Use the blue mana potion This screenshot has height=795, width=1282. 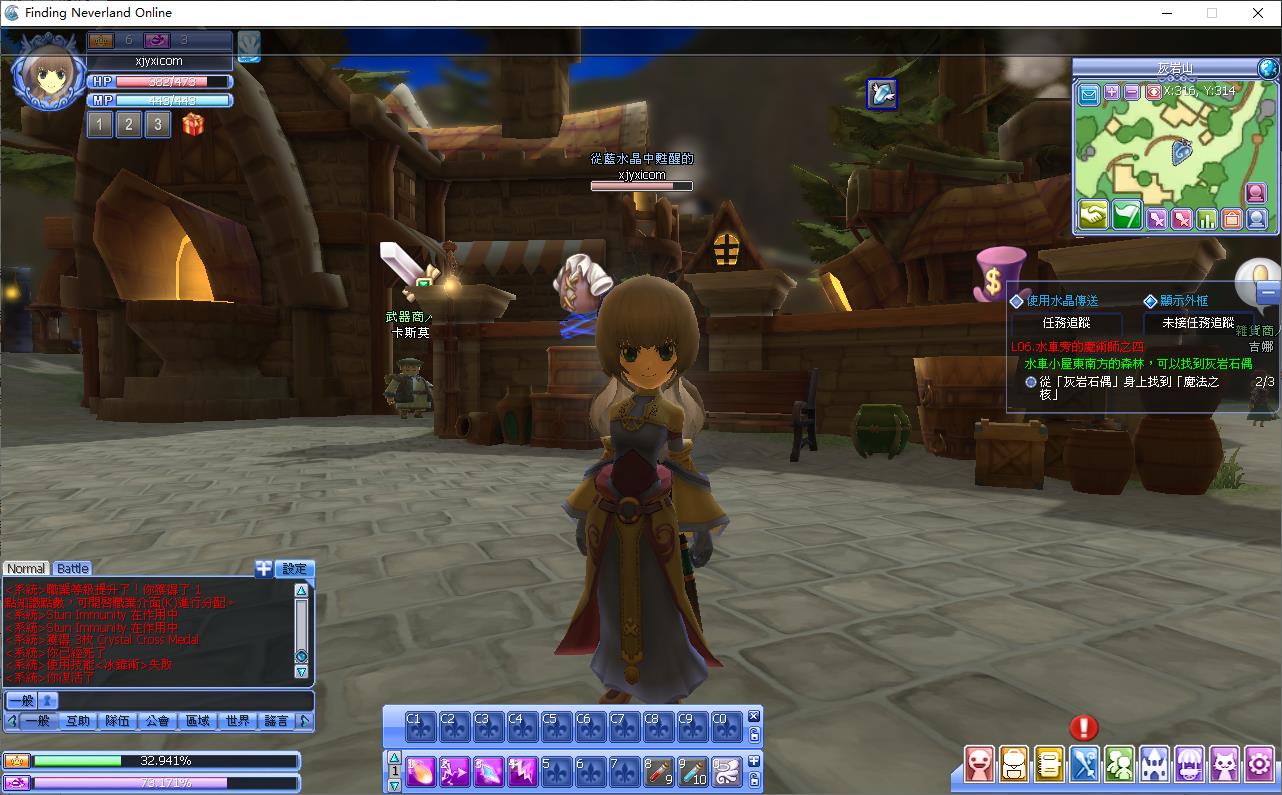693,771
